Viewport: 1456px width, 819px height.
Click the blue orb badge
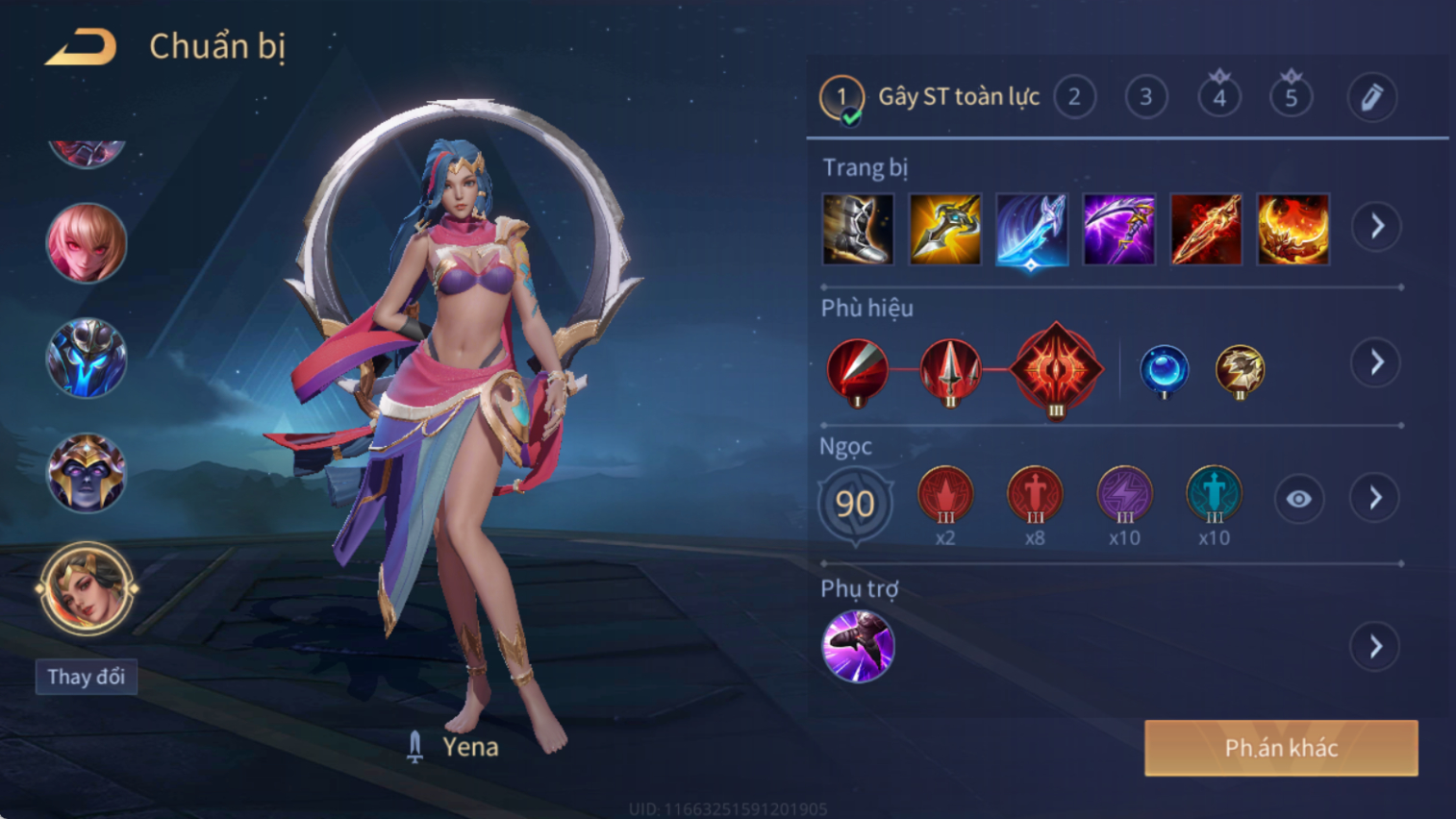click(x=1164, y=369)
